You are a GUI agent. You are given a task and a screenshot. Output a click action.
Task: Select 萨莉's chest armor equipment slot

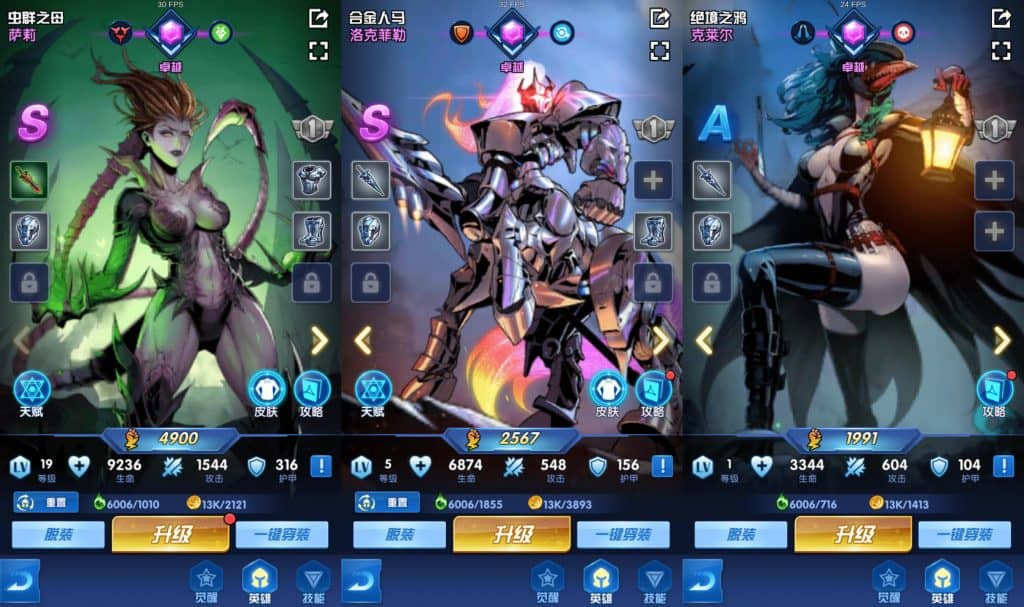click(312, 180)
